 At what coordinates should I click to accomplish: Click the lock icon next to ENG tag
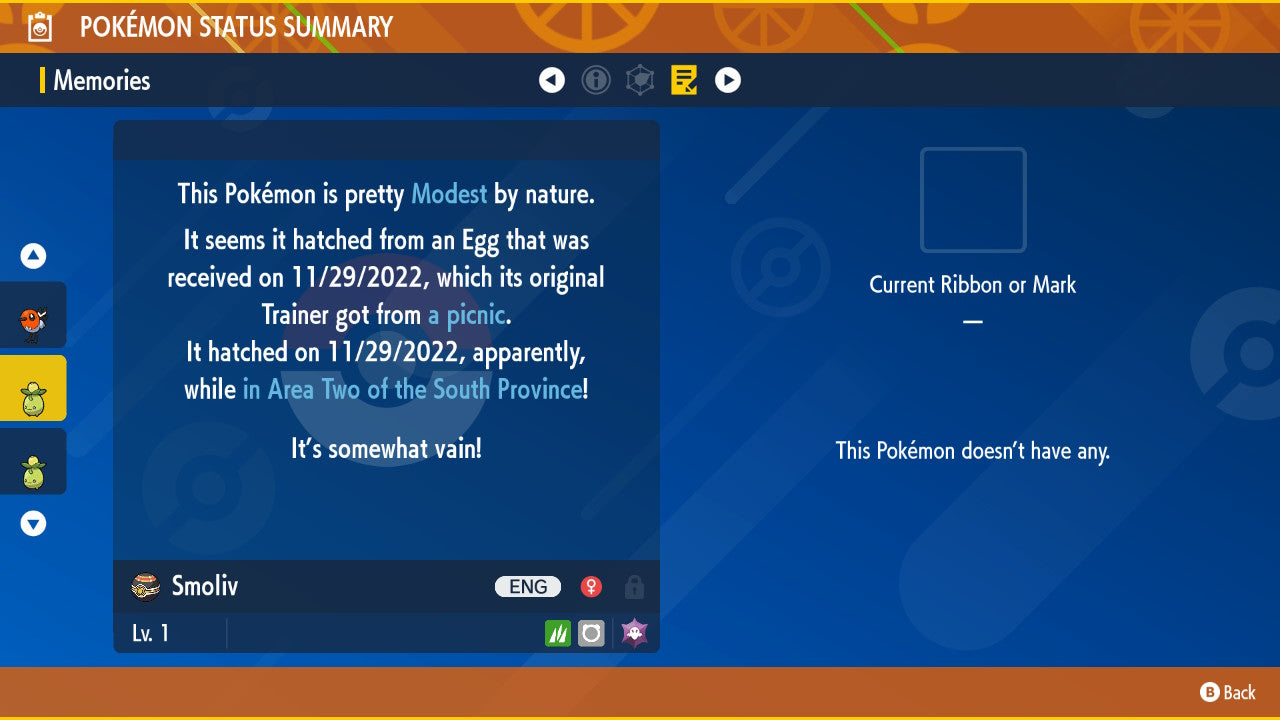[x=634, y=587]
